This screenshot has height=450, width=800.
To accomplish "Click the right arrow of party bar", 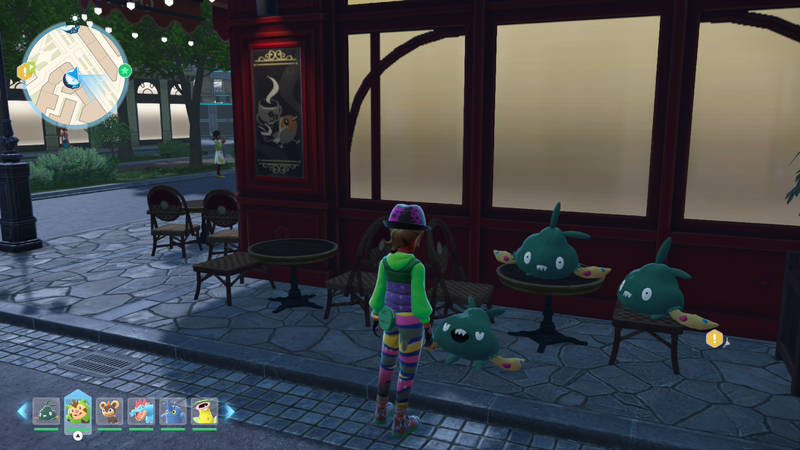I will point(229,411).
